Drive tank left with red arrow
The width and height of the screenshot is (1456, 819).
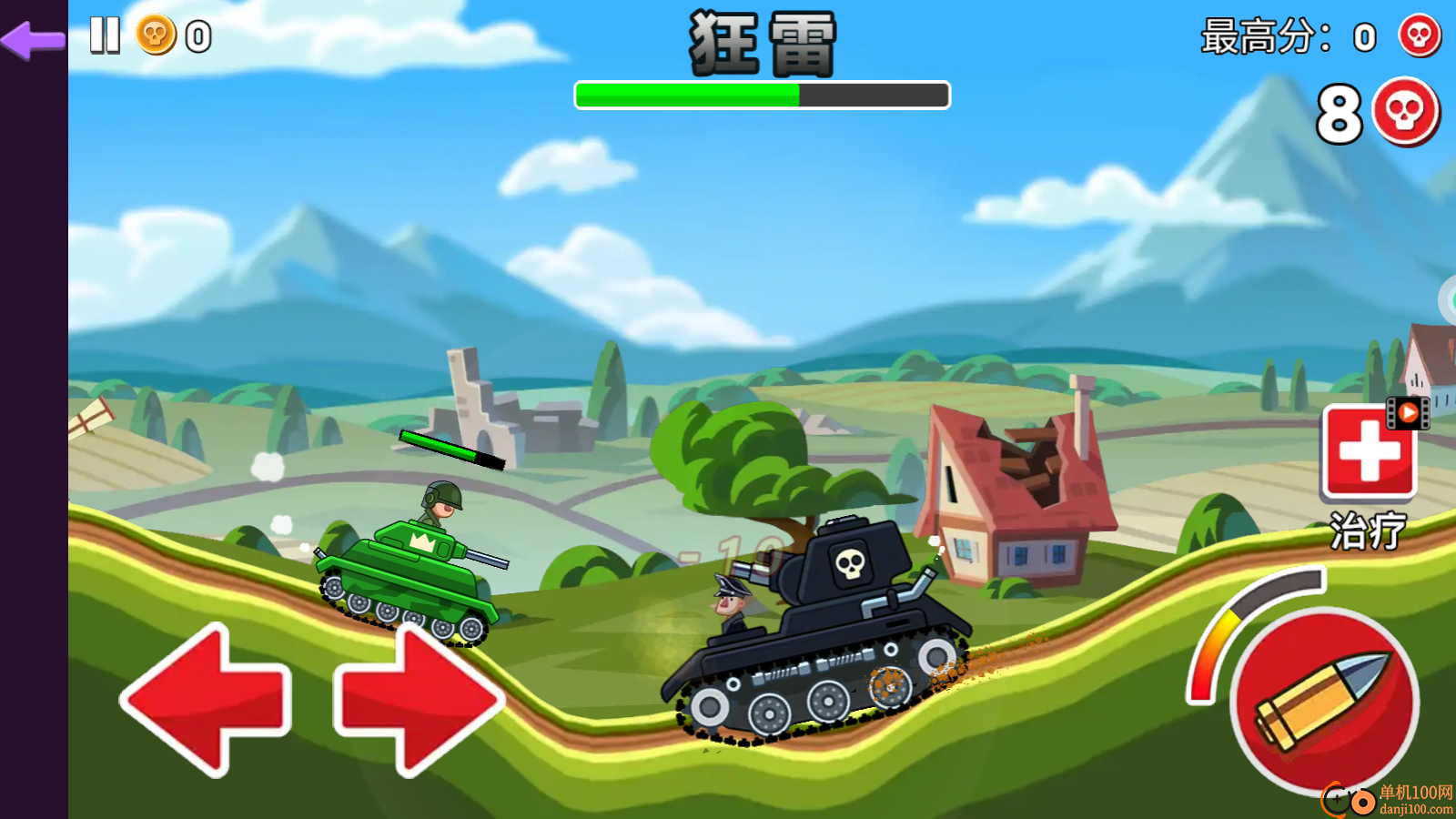tap(207, 699)
